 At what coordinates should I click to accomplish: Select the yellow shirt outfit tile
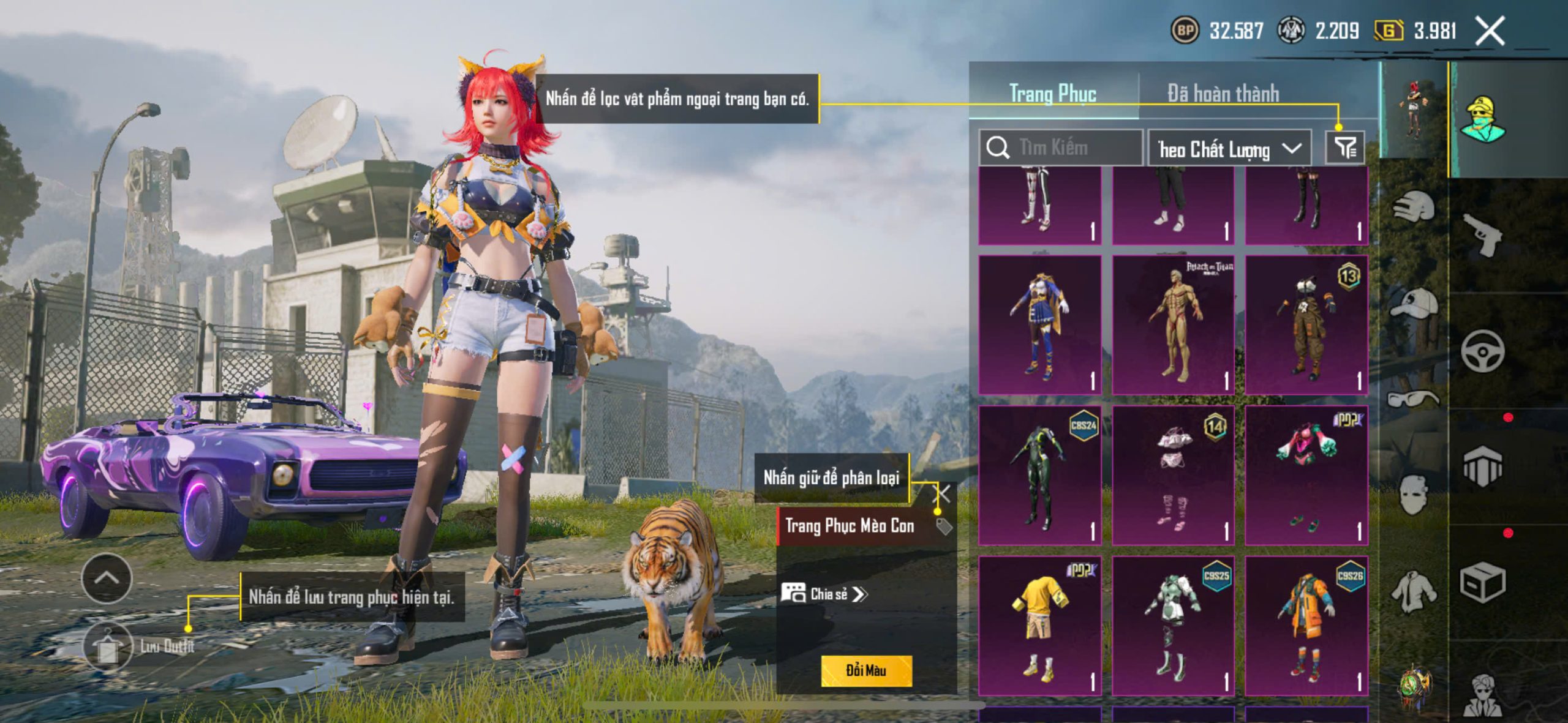tap(1040, 626)
